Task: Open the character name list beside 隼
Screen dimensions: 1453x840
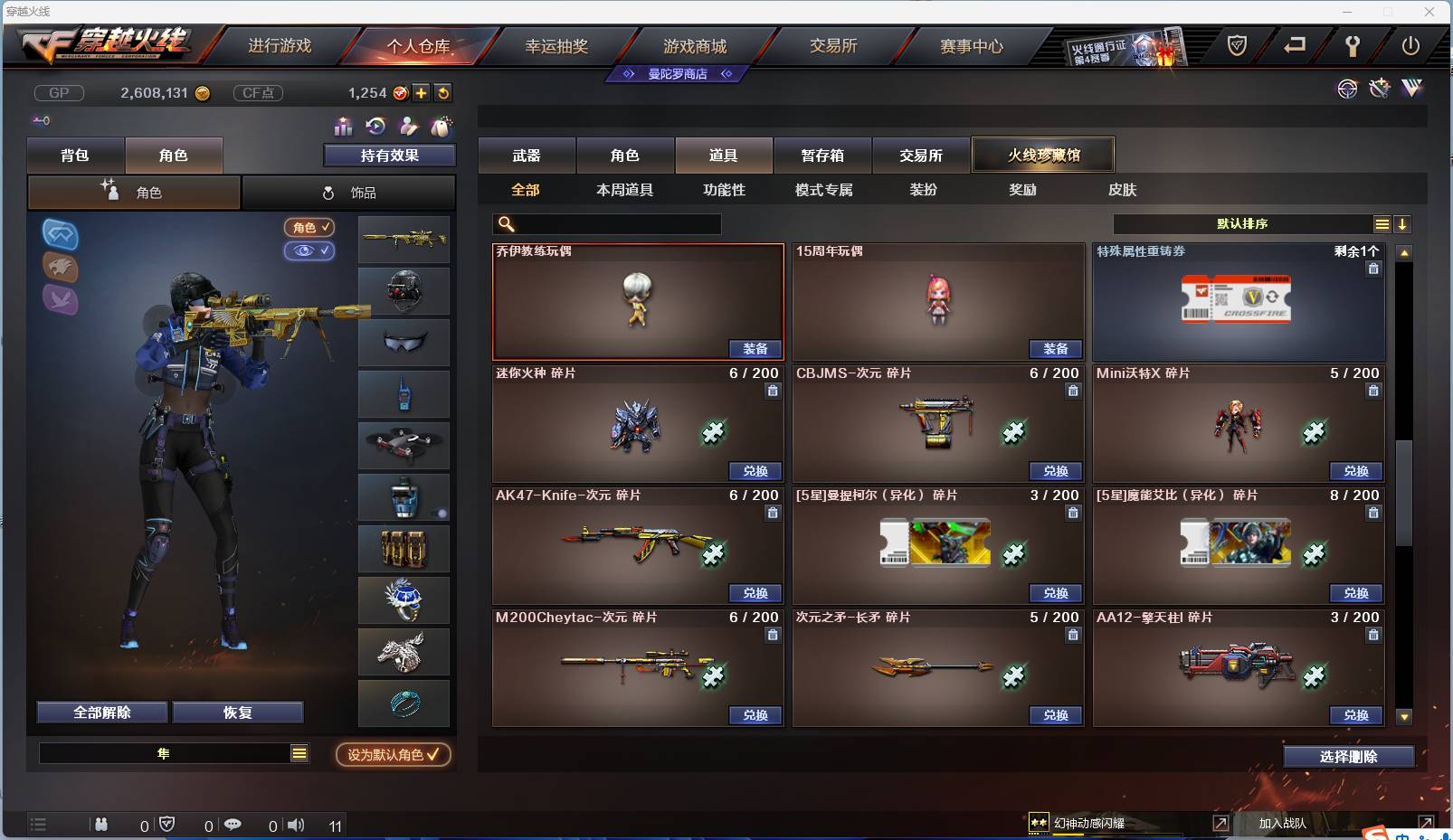Action: tap(299, 752)
